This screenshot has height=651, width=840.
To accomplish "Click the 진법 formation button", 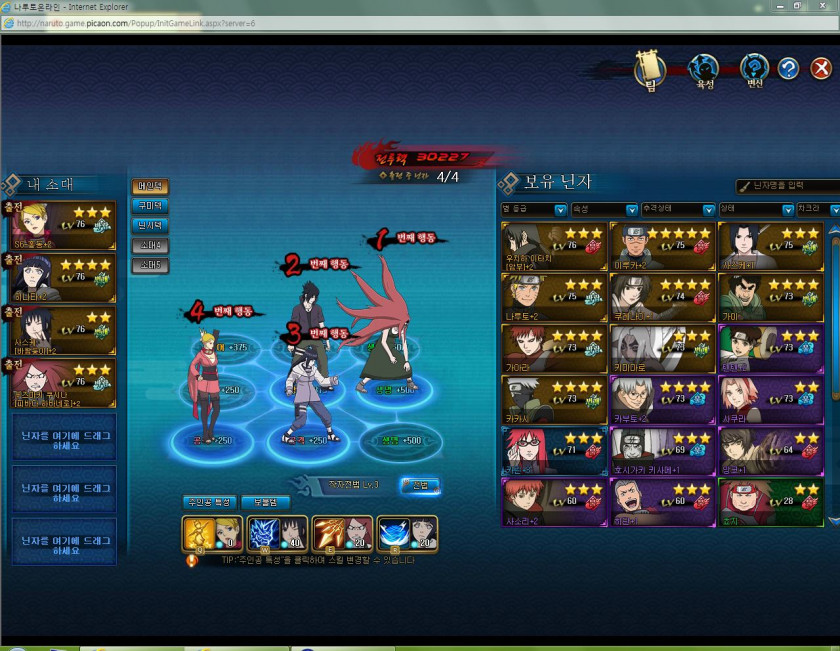I will point(419,485).
